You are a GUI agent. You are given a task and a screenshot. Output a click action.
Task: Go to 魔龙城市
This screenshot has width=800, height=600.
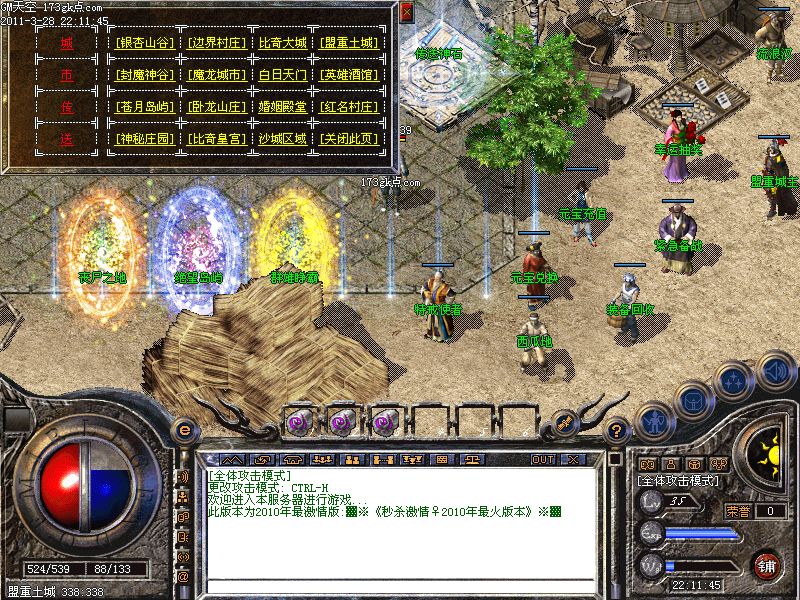[214, 76]
